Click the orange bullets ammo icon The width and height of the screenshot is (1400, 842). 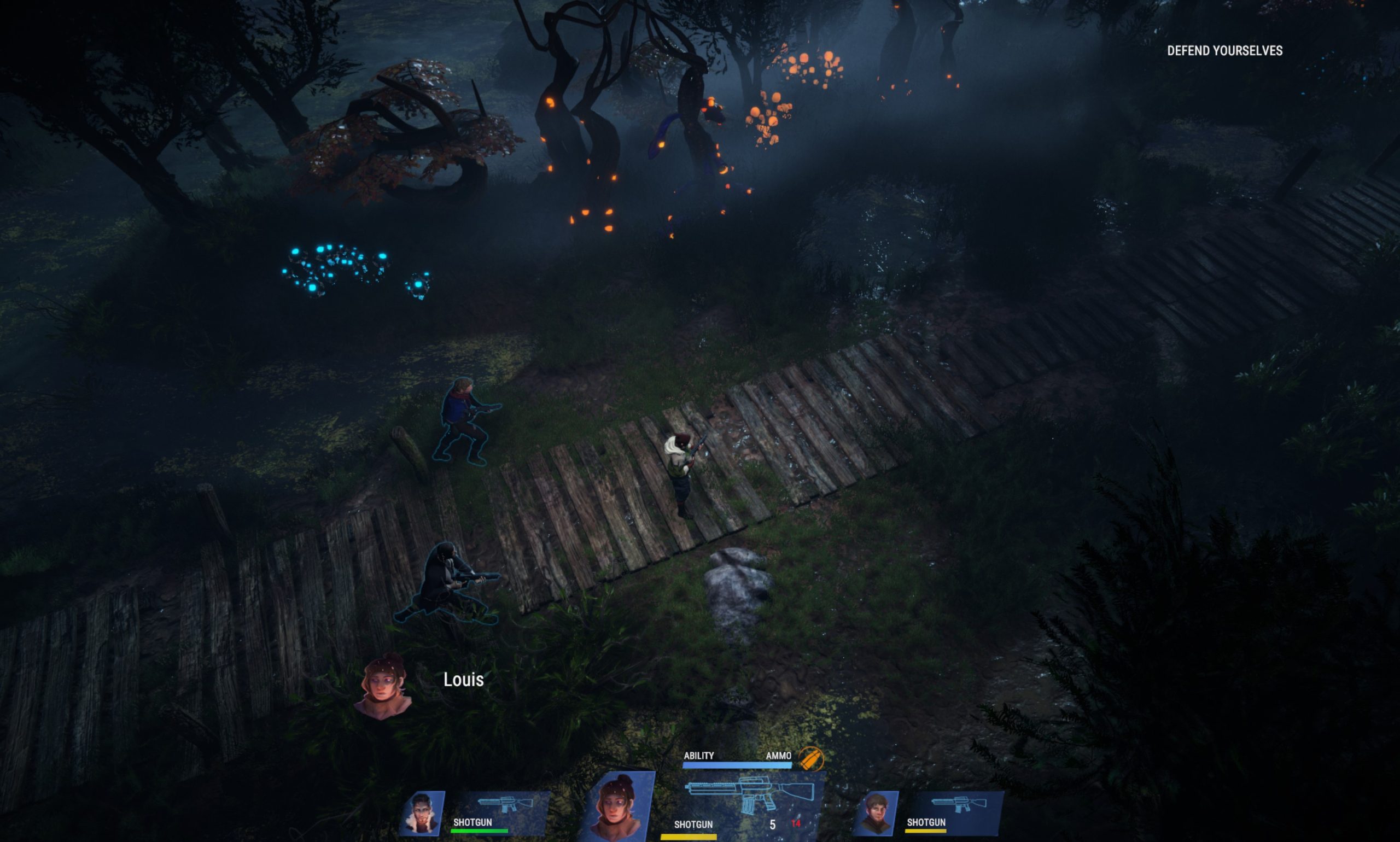pyautogui.click(x=810, y=758)
